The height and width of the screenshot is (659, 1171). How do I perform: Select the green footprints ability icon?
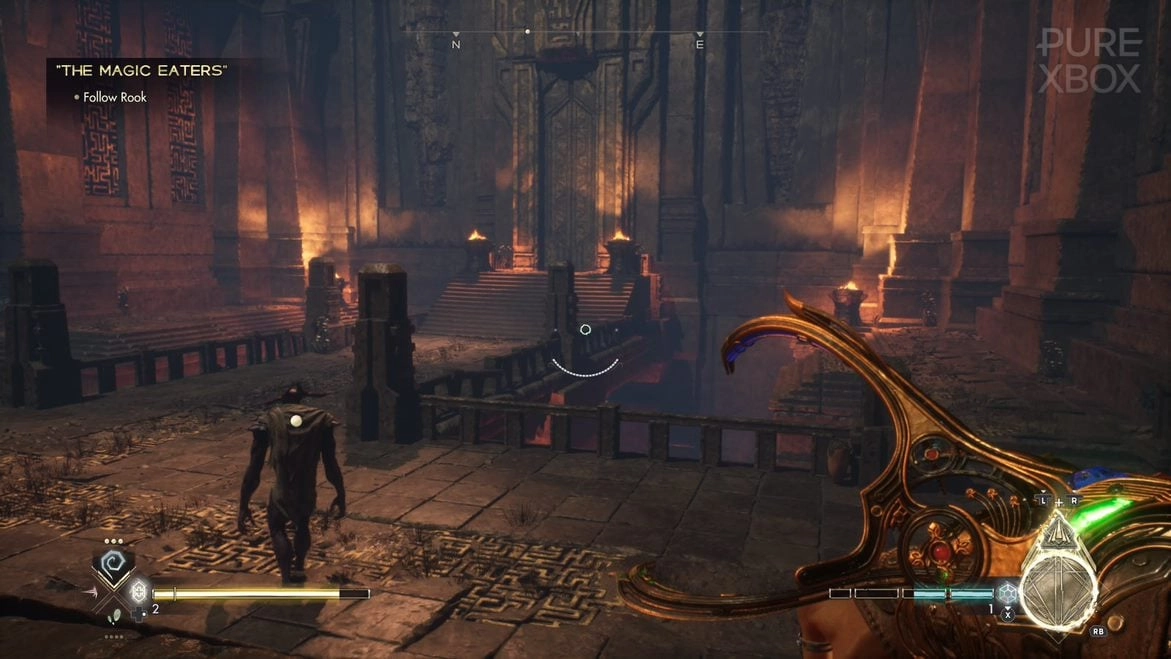click(x=114, y=617)
